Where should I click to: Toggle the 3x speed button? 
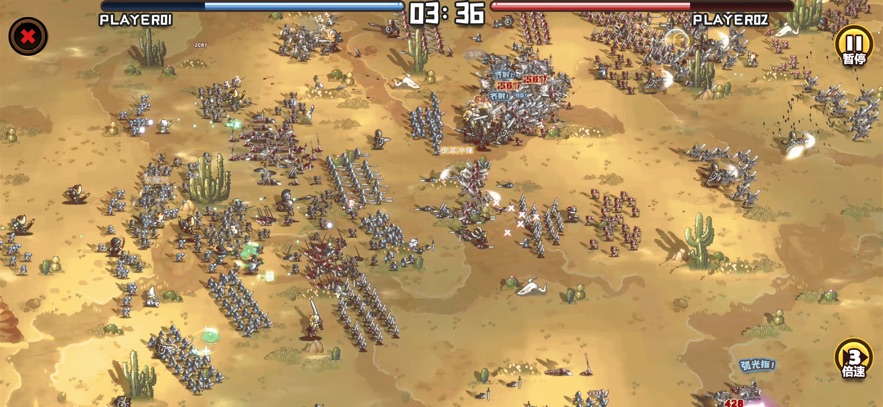pos(853,358)
